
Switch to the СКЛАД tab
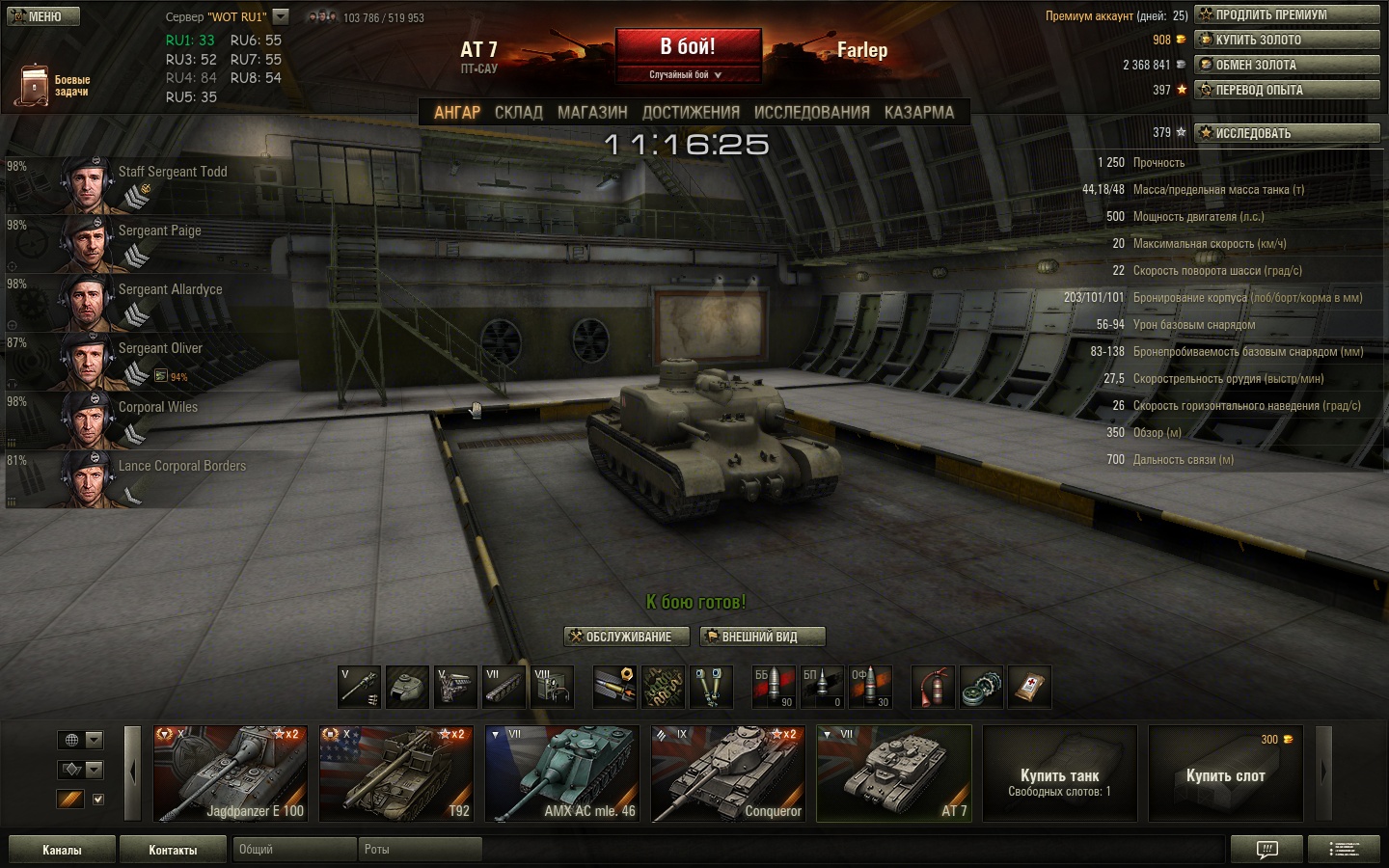coord(519,112)
